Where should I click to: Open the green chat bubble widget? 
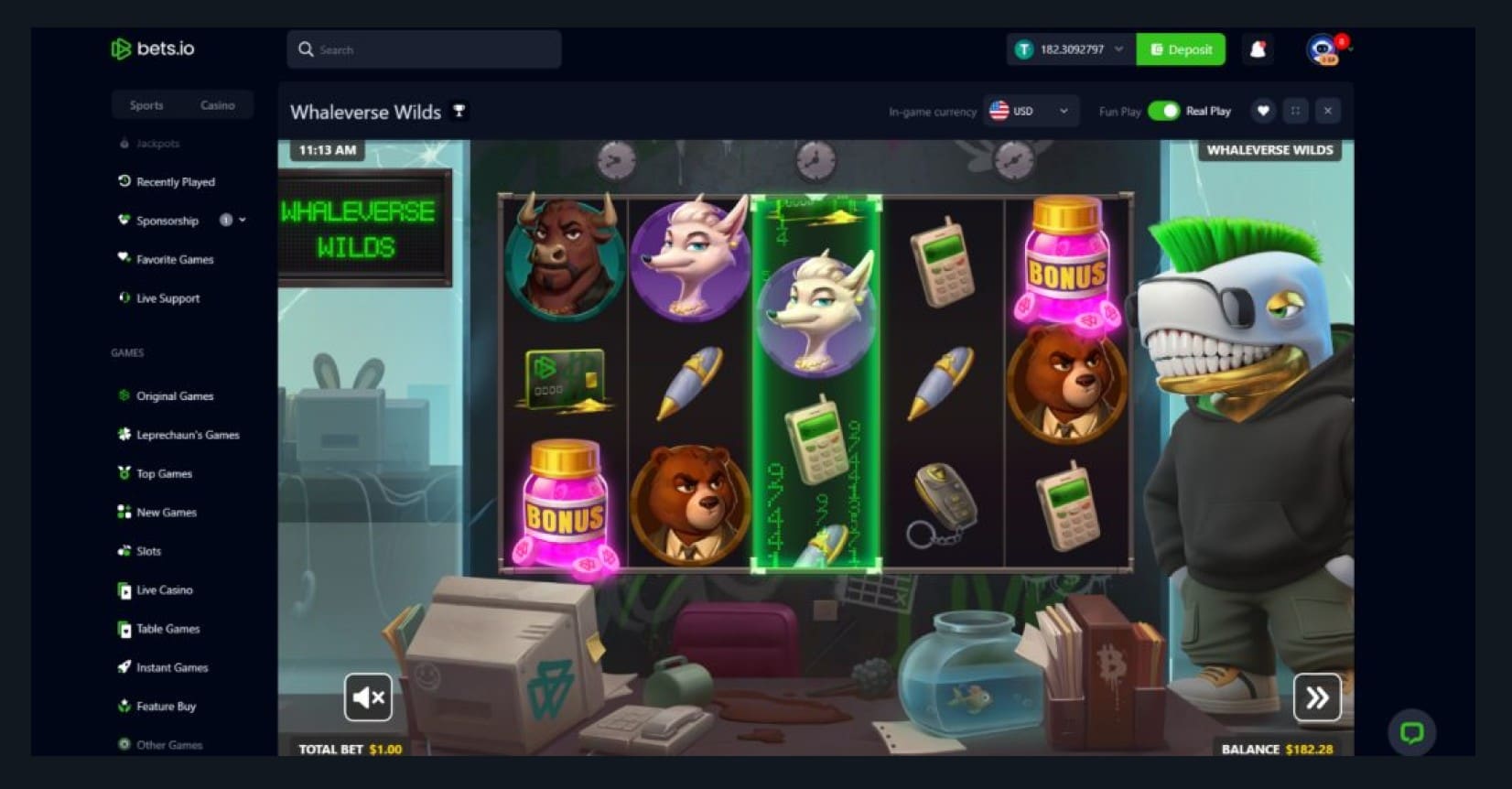pos(1411,732)
